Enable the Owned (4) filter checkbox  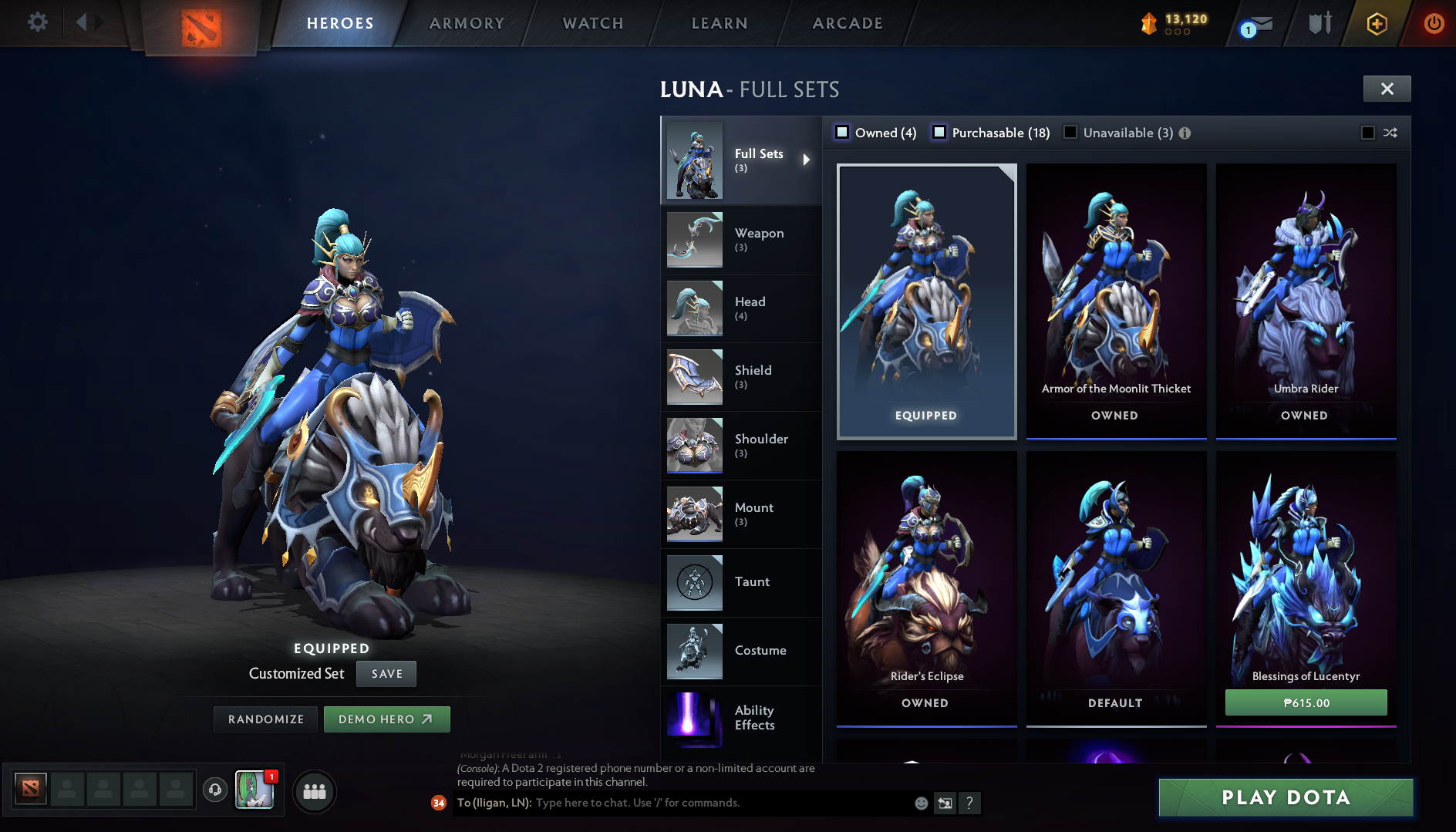coord(842,133)
